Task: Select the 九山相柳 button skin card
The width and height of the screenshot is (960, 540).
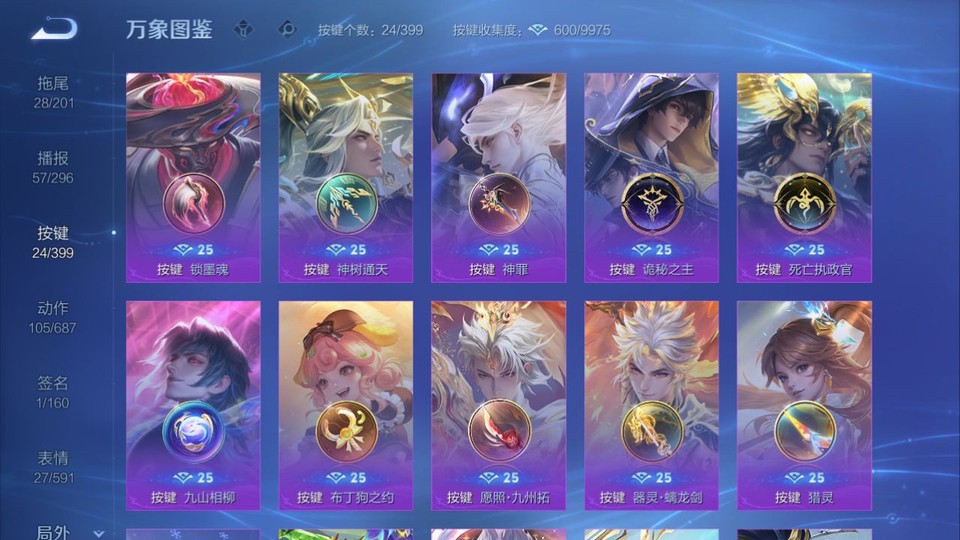Action: click(193, 406)
